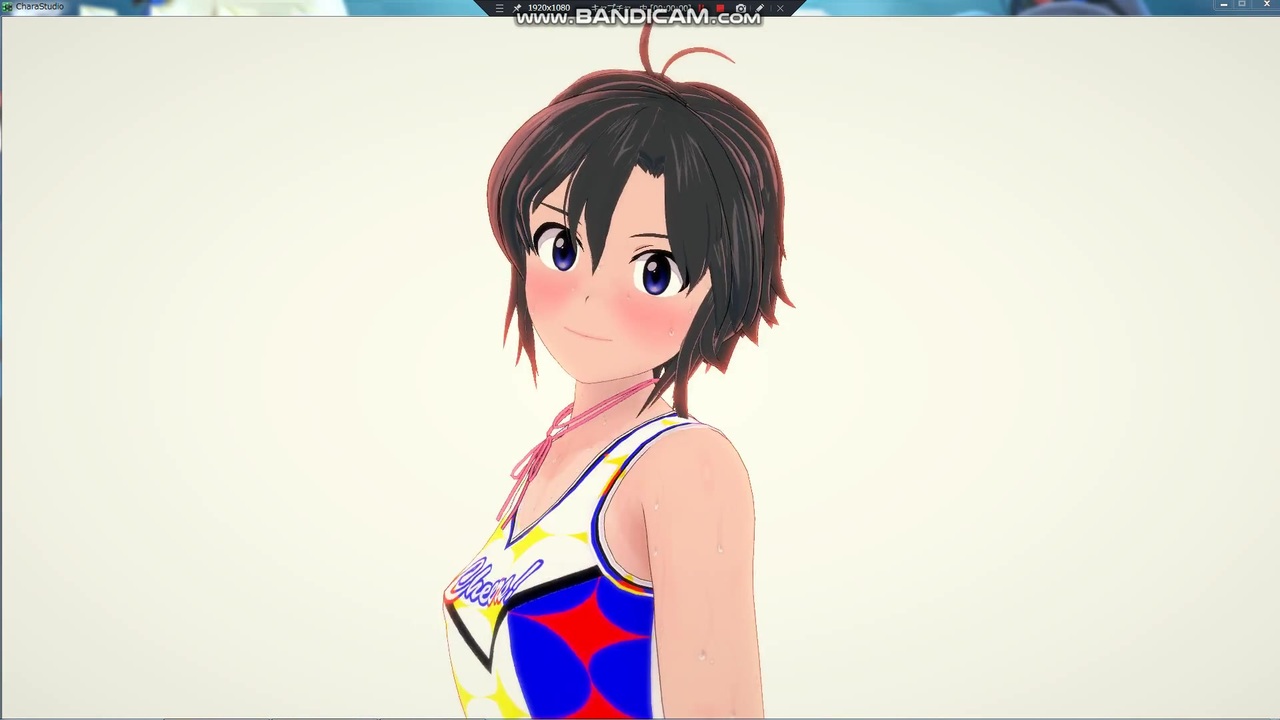Screen dimensions: 1280x720
Task: Open drawing mode with the pencil icon
Action: pos(760,8)
